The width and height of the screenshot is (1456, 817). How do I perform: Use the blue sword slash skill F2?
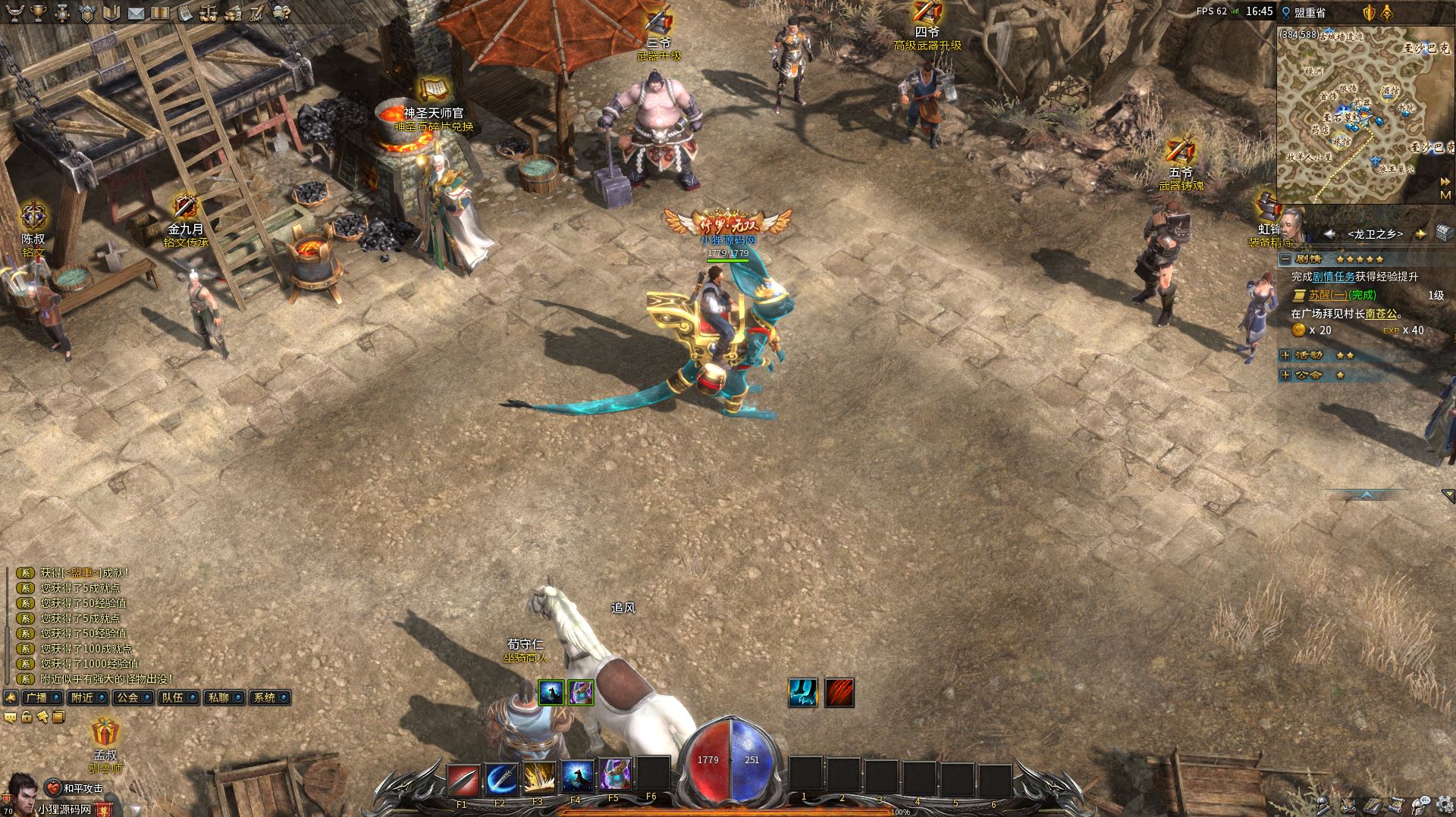tap(500, 778)
